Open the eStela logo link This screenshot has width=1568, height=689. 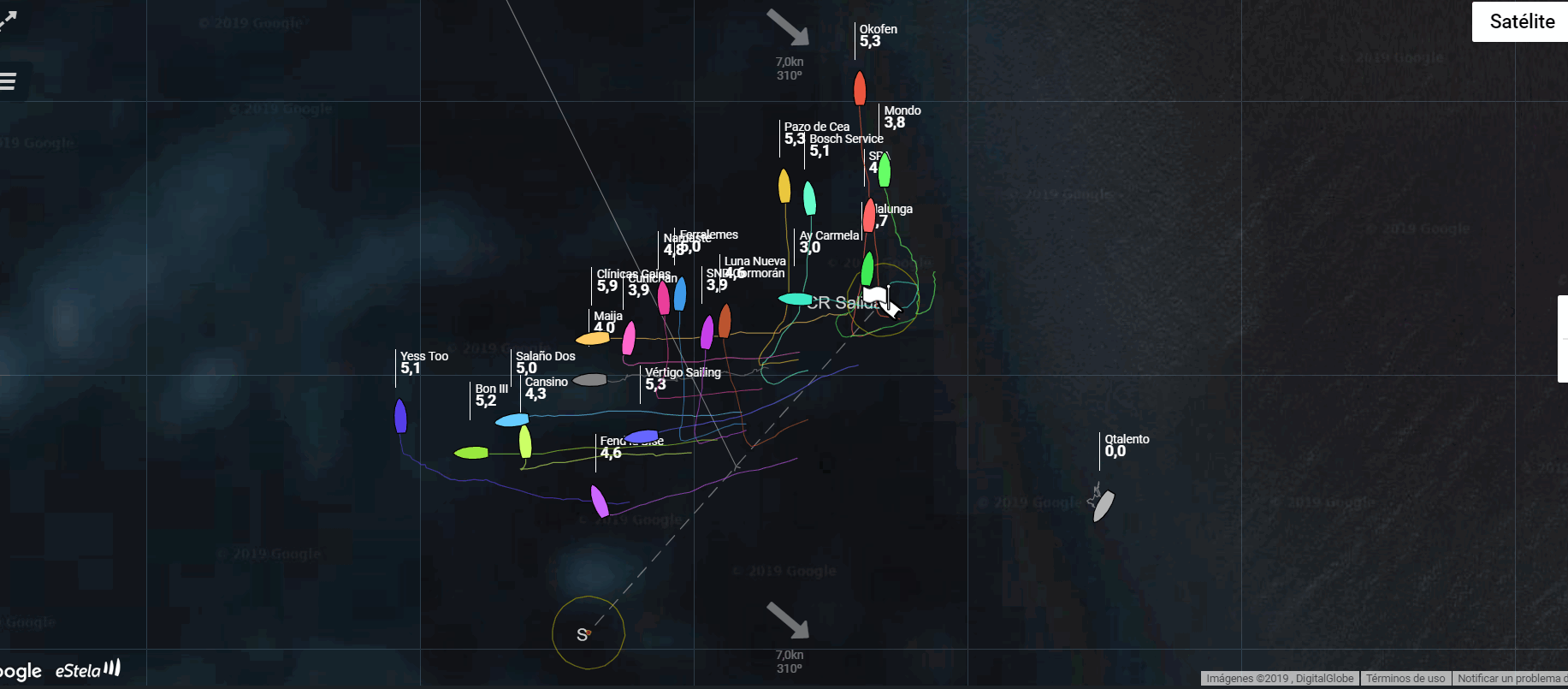(x=87, y=669)
